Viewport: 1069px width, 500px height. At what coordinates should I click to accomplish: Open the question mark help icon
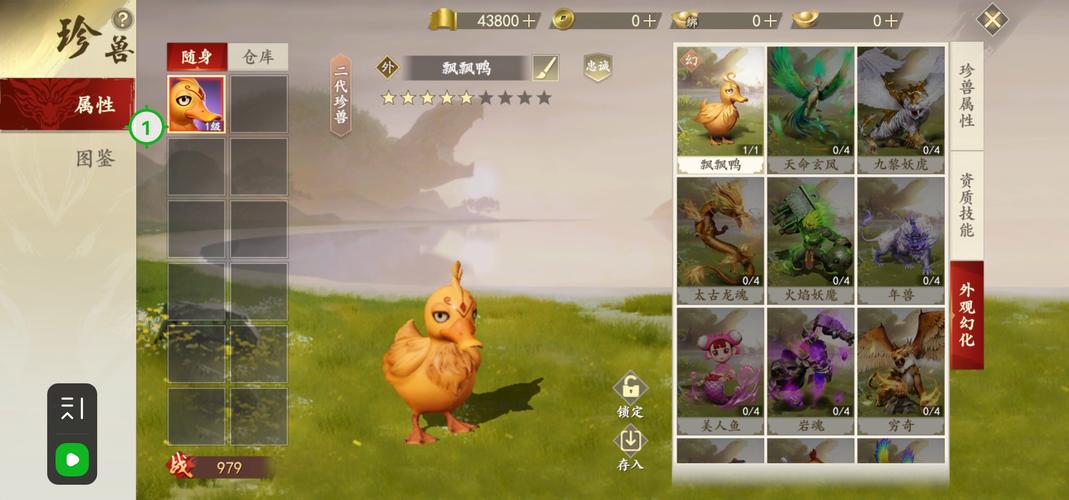tap(122, 18)
